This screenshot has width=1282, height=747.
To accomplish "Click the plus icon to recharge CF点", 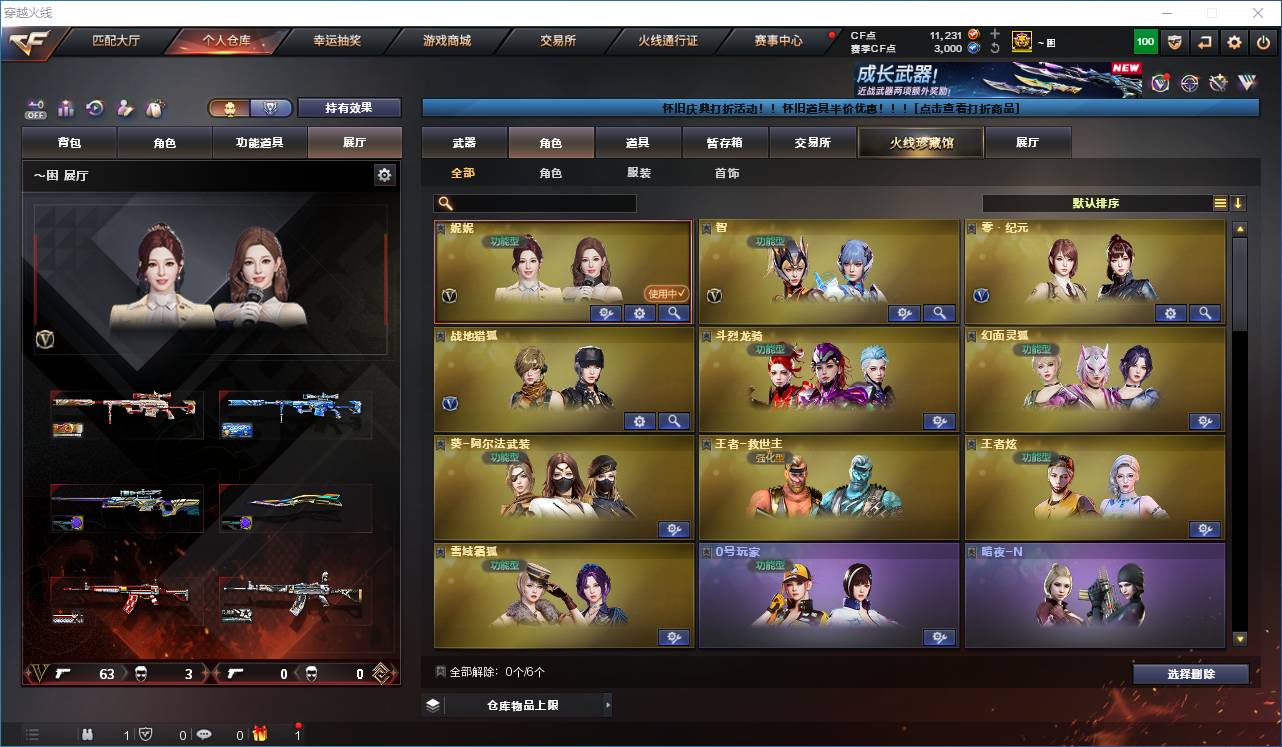I will [x=995, y=34].
